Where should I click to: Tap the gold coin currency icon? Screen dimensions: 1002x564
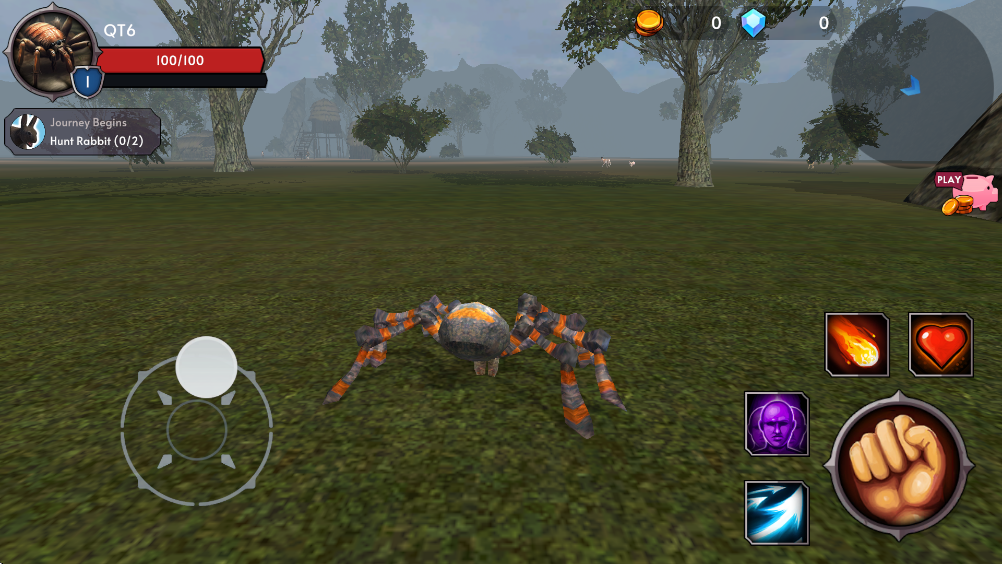point(649,22)
